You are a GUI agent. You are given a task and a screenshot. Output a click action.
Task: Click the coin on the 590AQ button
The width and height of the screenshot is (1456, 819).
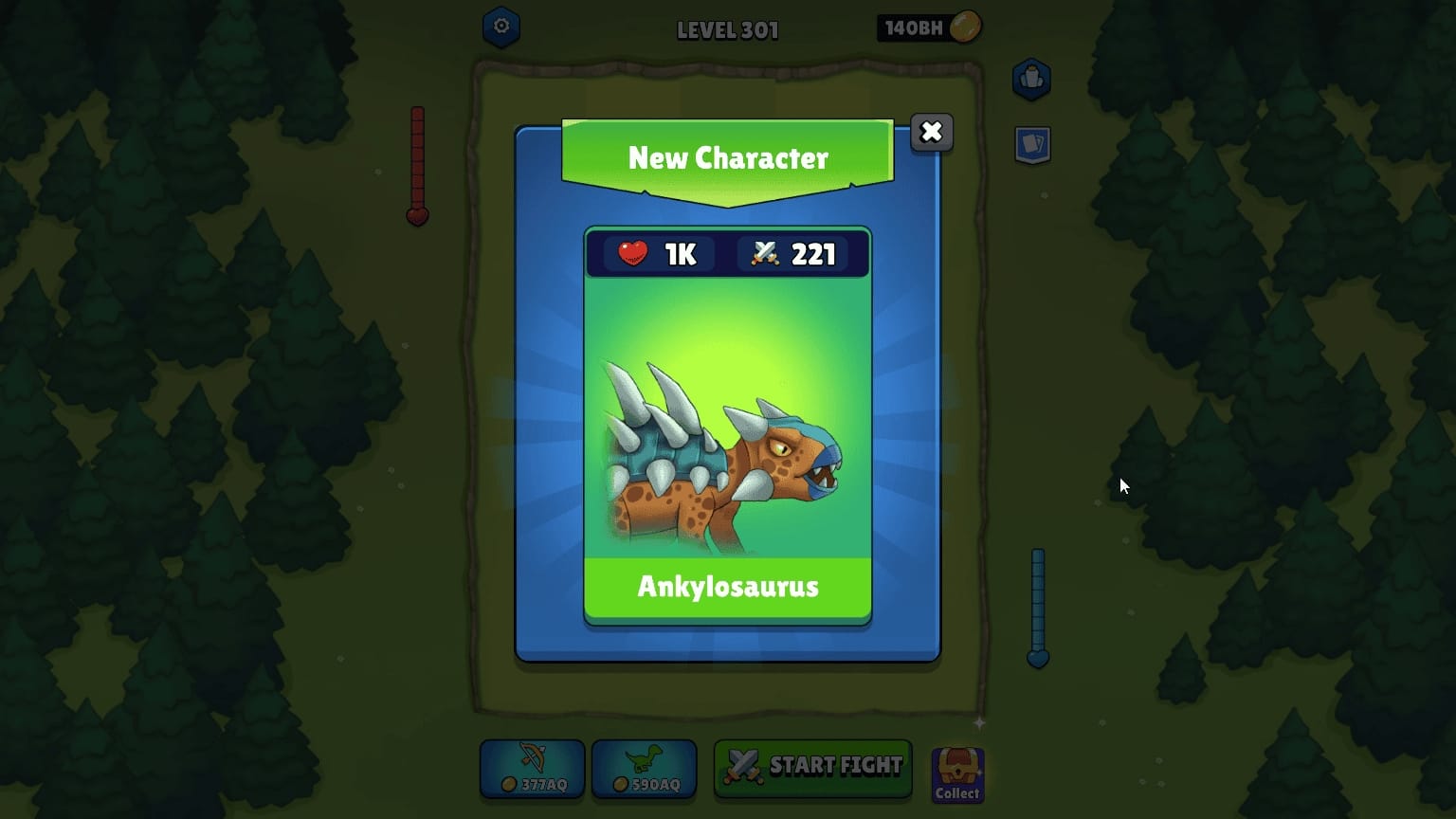[620, 783]
